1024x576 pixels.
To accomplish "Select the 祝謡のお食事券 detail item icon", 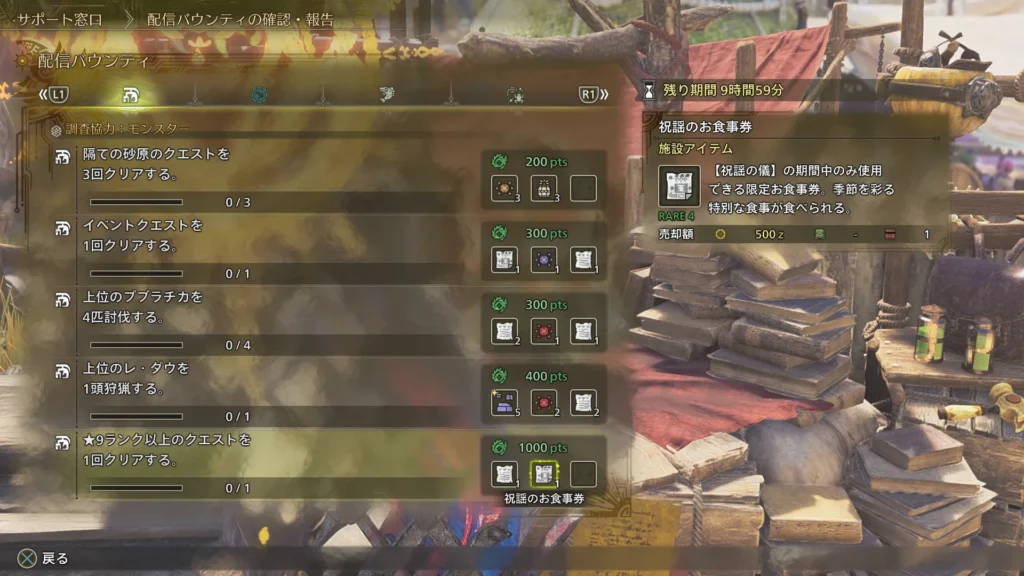I will pyautogui.click(x=679, y=186).
